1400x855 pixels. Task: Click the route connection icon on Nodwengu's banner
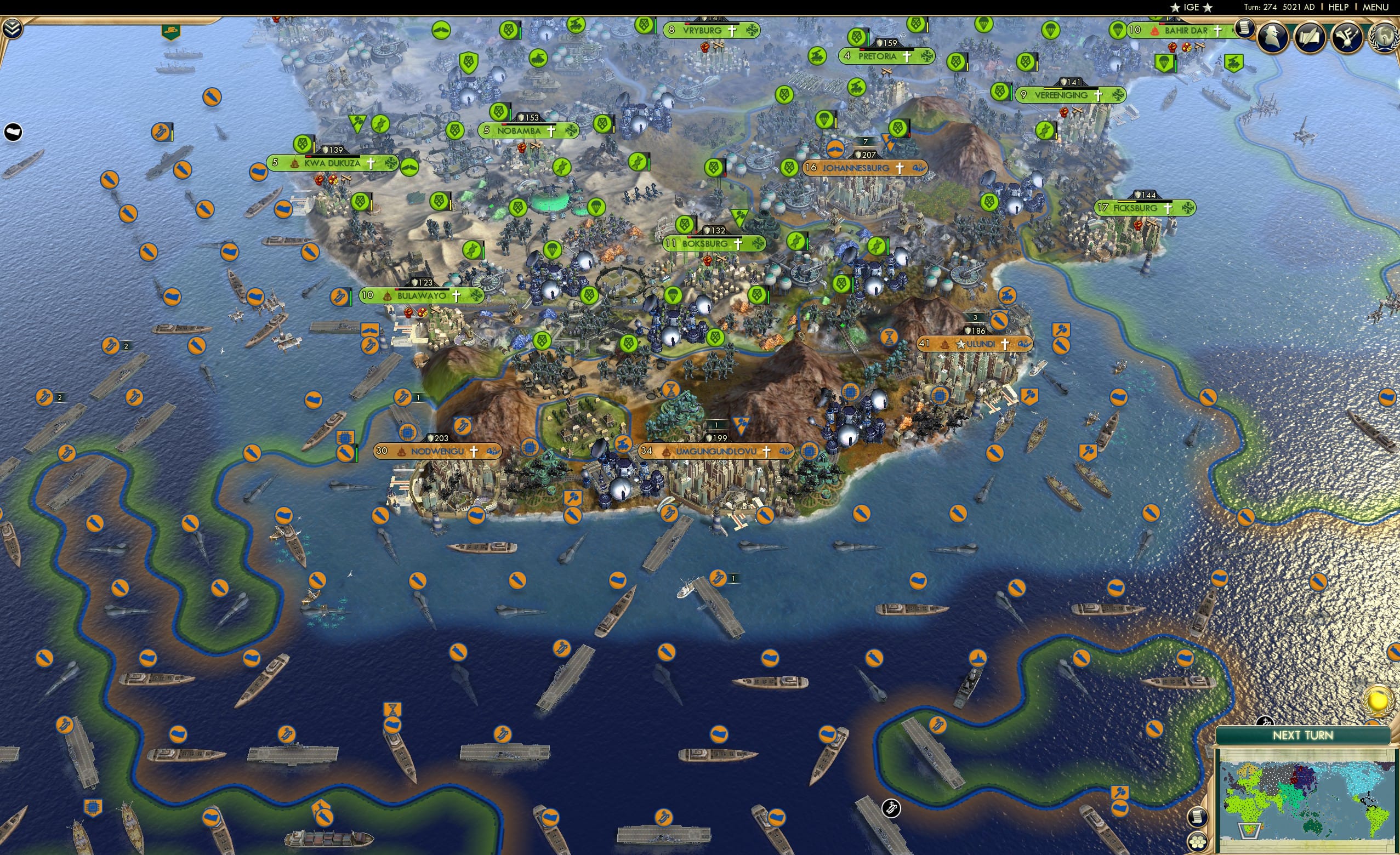coord(493,452)
